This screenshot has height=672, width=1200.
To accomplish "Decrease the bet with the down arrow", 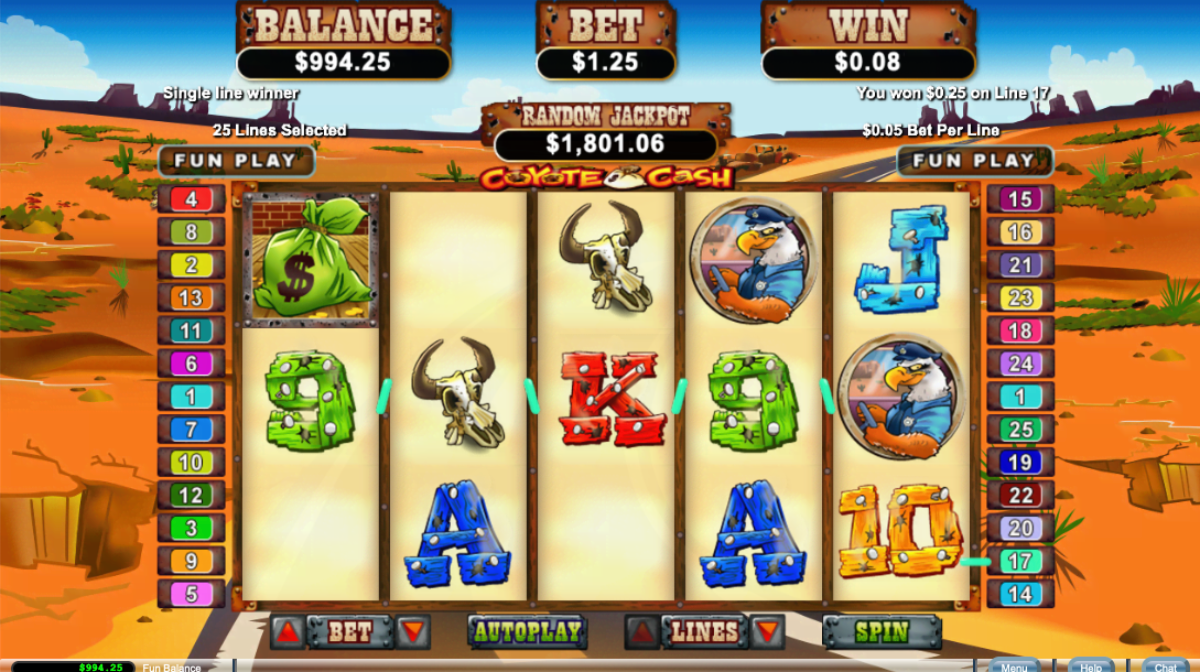I will click(412, 632).
